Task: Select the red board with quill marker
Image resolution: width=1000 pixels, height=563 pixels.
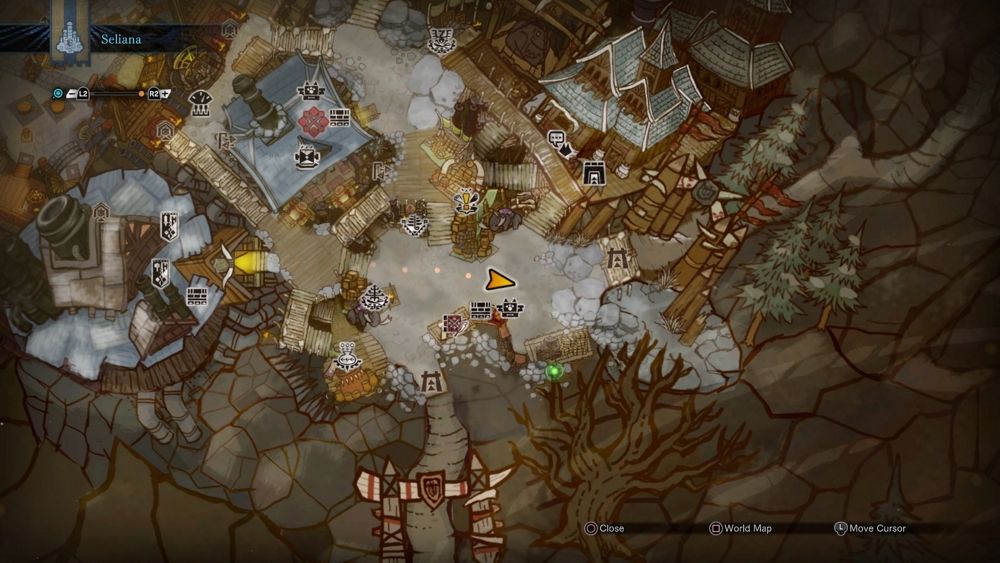Action: 454,325
